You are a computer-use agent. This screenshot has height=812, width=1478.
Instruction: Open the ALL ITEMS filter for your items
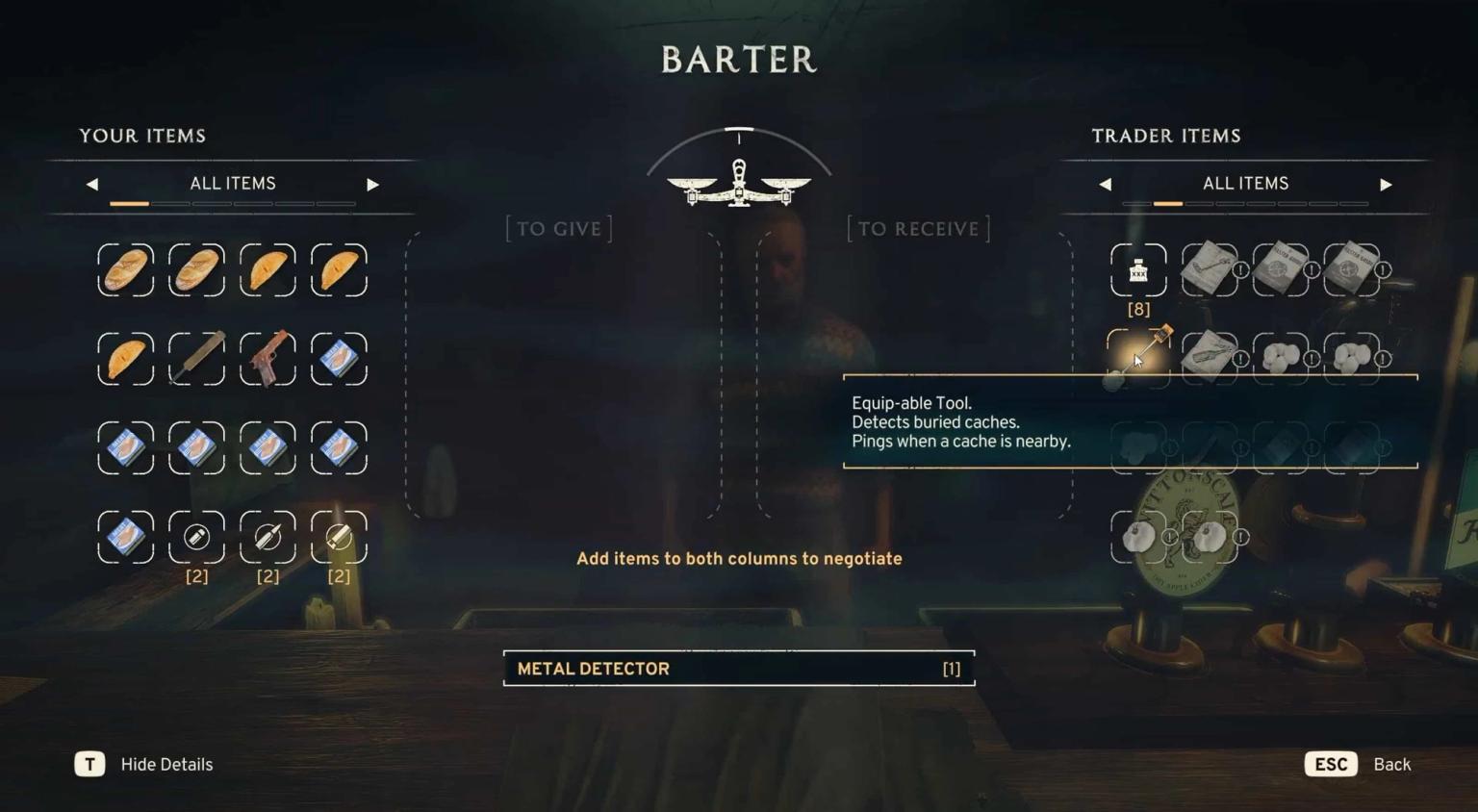[232, 183]
